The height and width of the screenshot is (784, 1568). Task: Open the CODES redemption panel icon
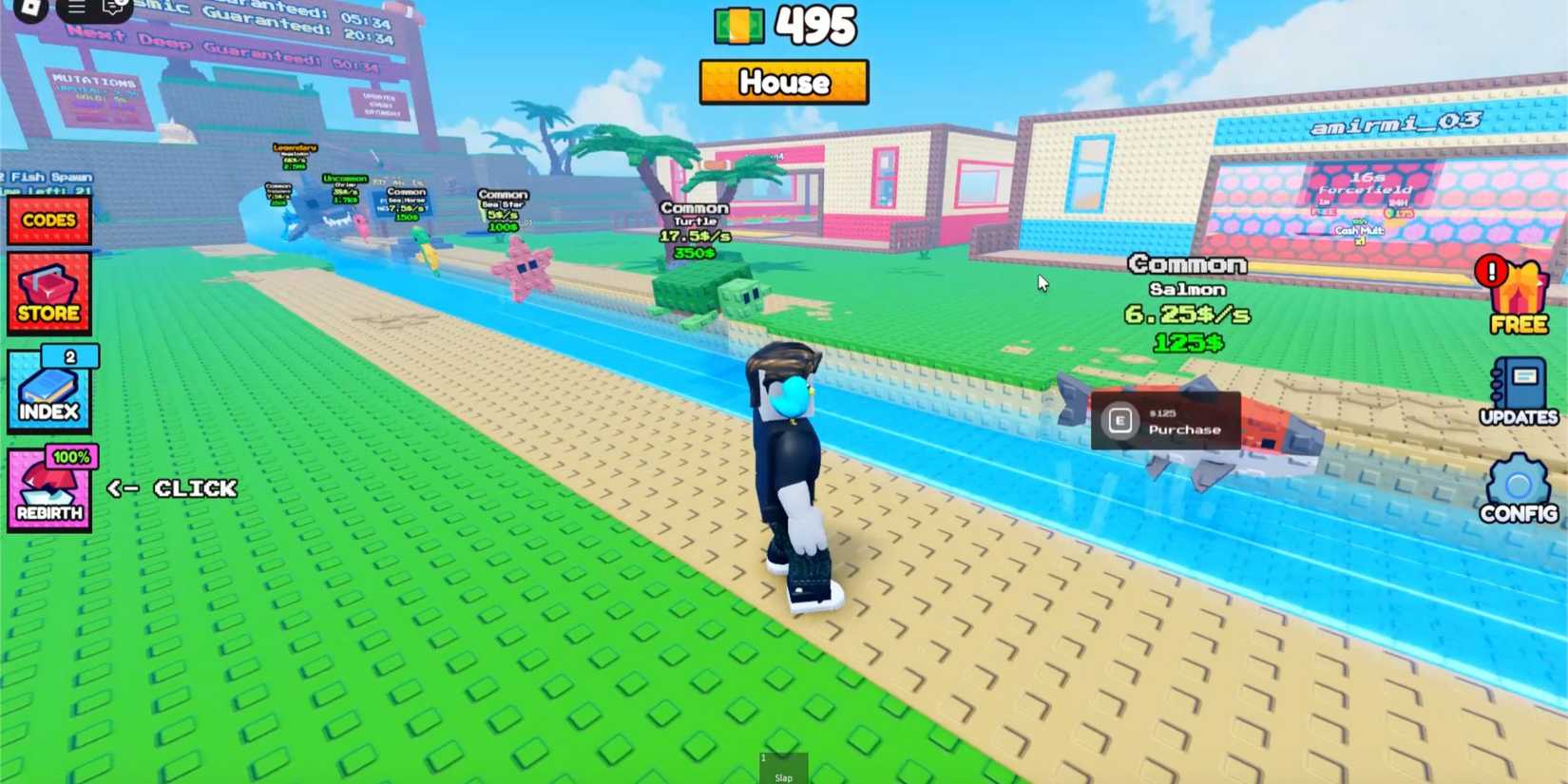[x=48, y=220]
